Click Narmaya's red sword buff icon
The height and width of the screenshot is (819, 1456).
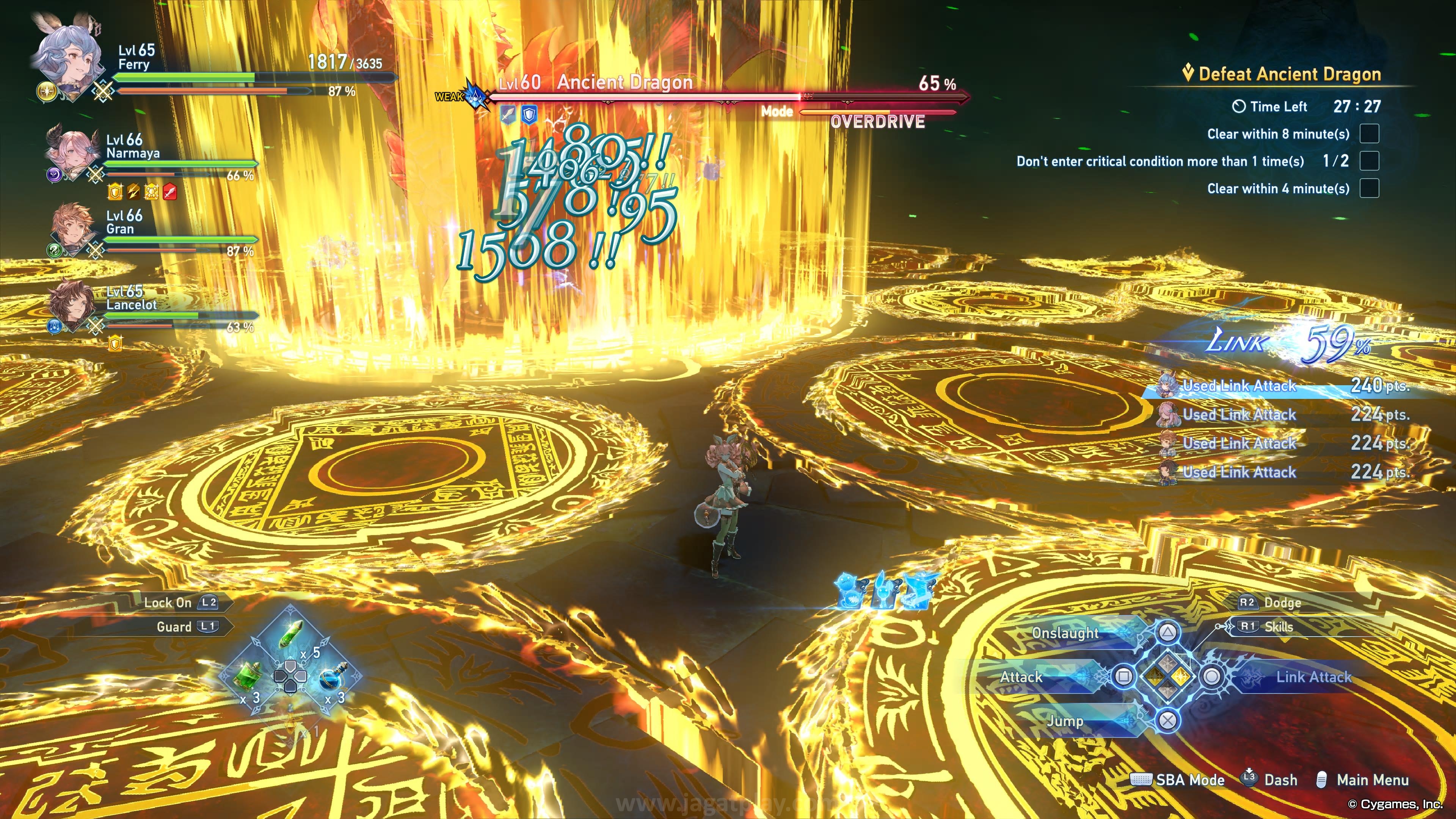click(170, 193)
